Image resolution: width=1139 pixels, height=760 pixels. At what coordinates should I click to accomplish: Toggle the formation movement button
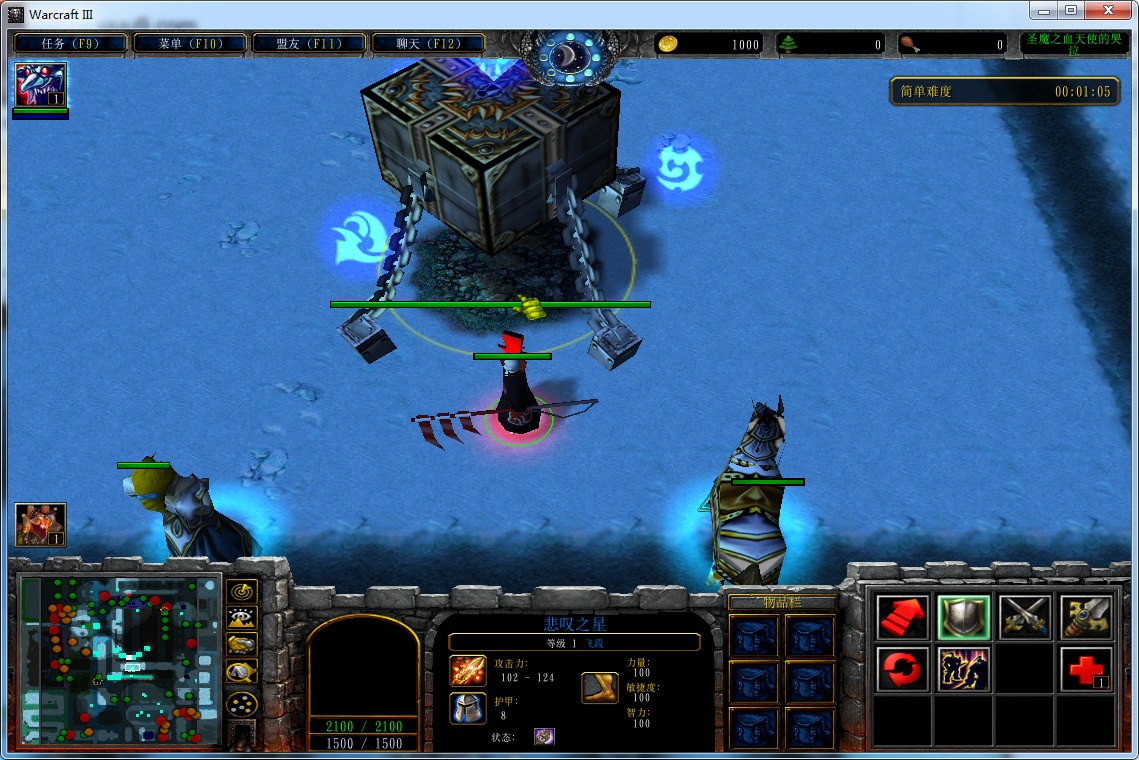click(x=242, y=703)
